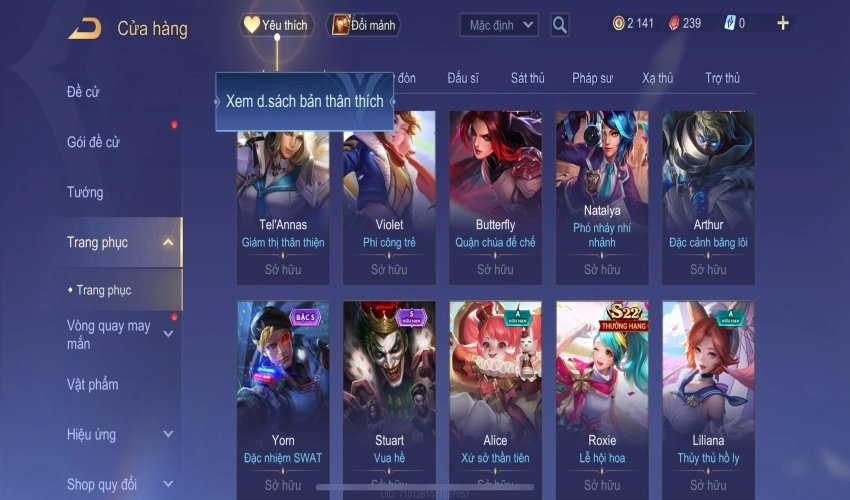The height and width of the screenshot is (500, 850).
Task: Expand the Hiệu ứng effects menu
Action: [168, 434]
